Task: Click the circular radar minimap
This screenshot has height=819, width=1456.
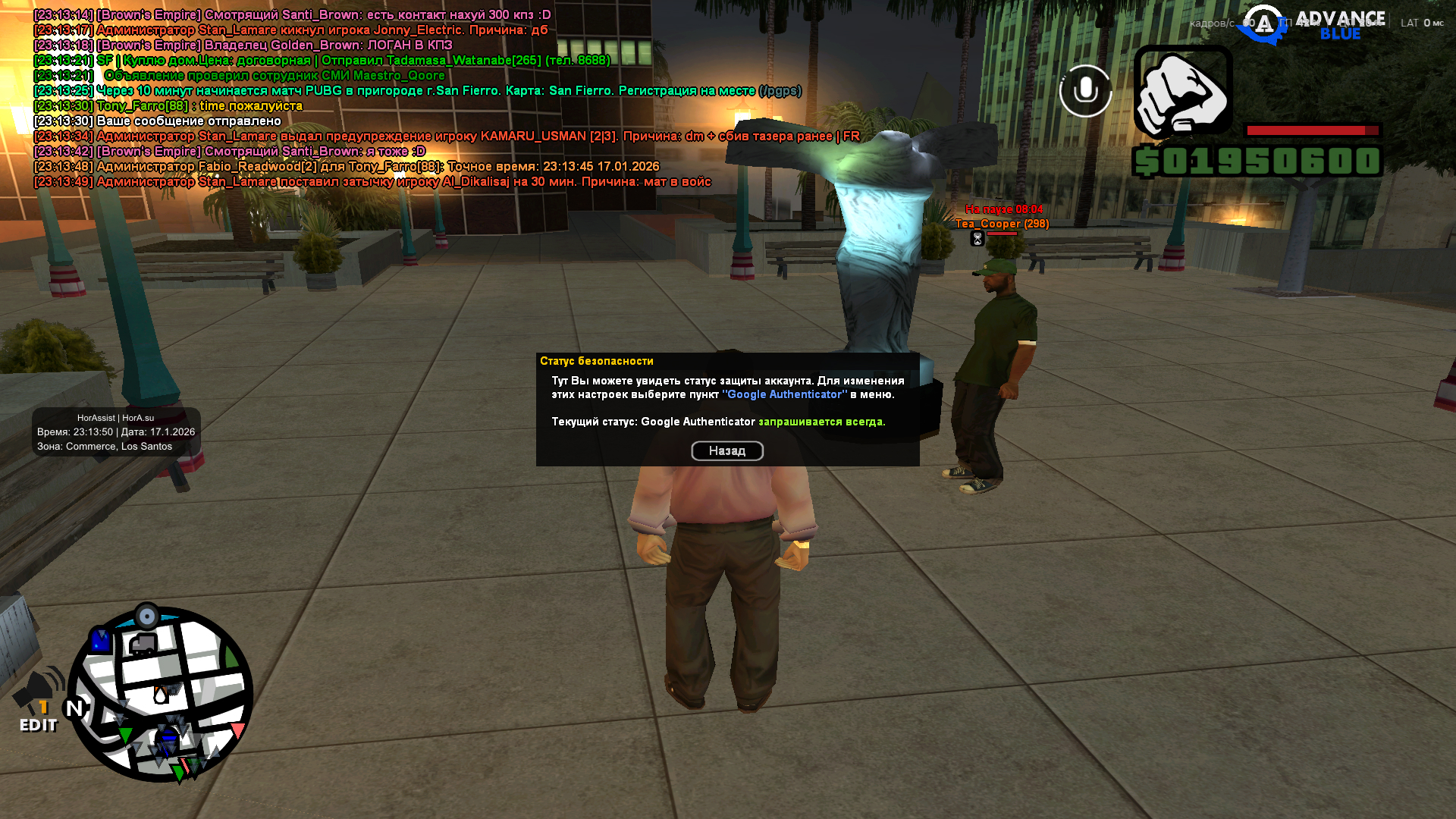Action: pyautogui.click(x=161, y=695)
